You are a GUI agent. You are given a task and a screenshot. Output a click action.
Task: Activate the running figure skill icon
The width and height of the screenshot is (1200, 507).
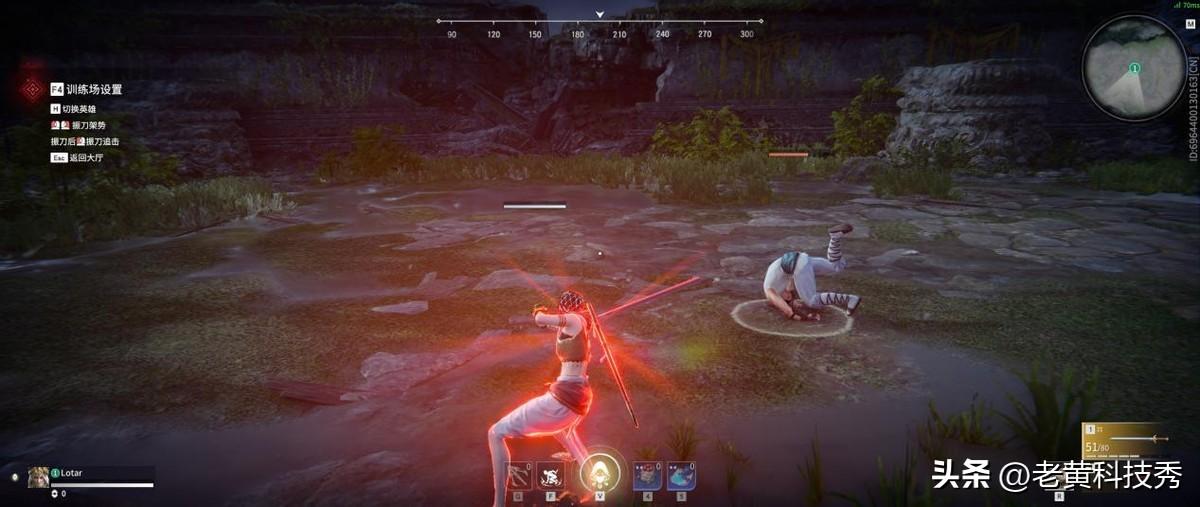click(x=551, y=475)
